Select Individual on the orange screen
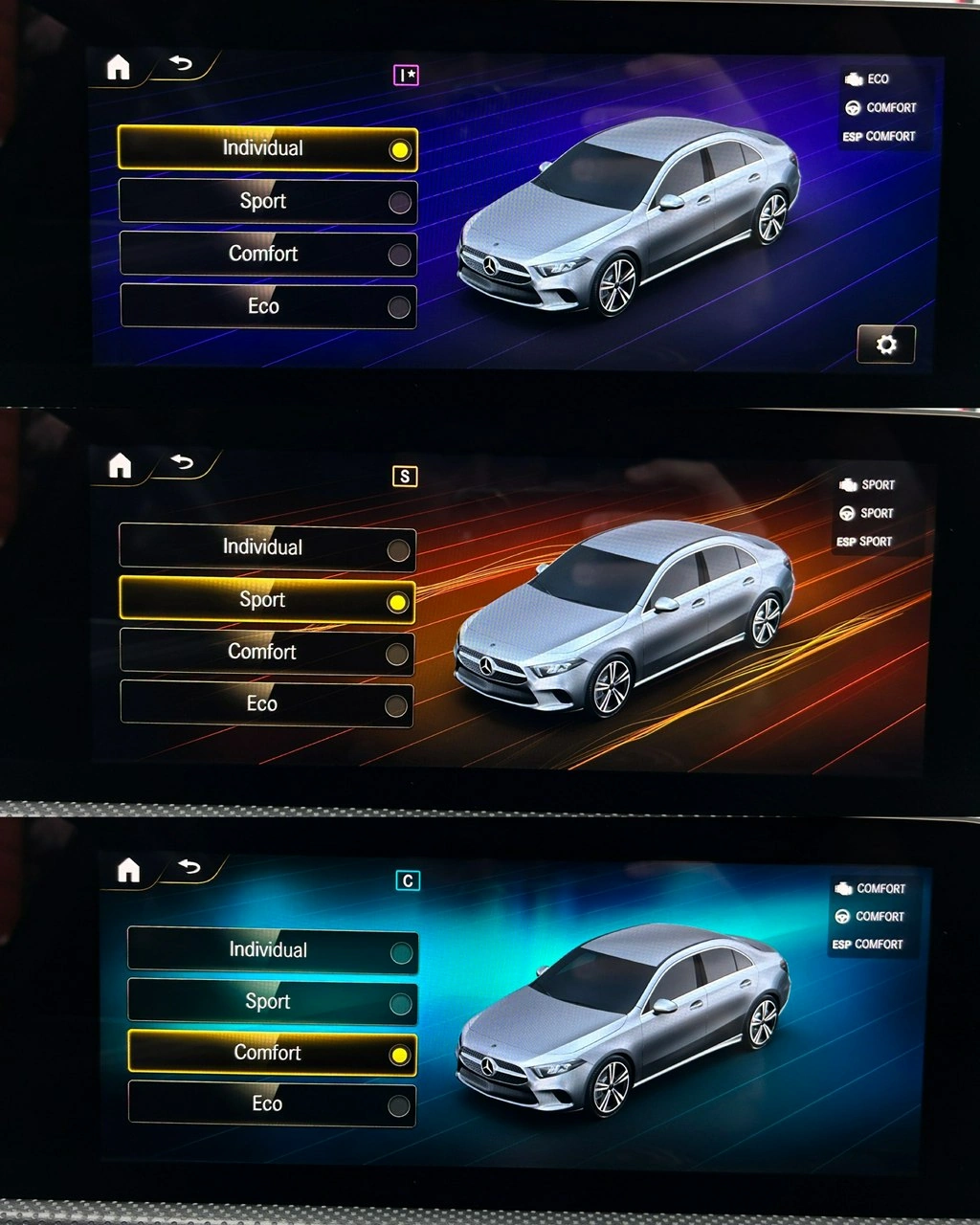 267,547
